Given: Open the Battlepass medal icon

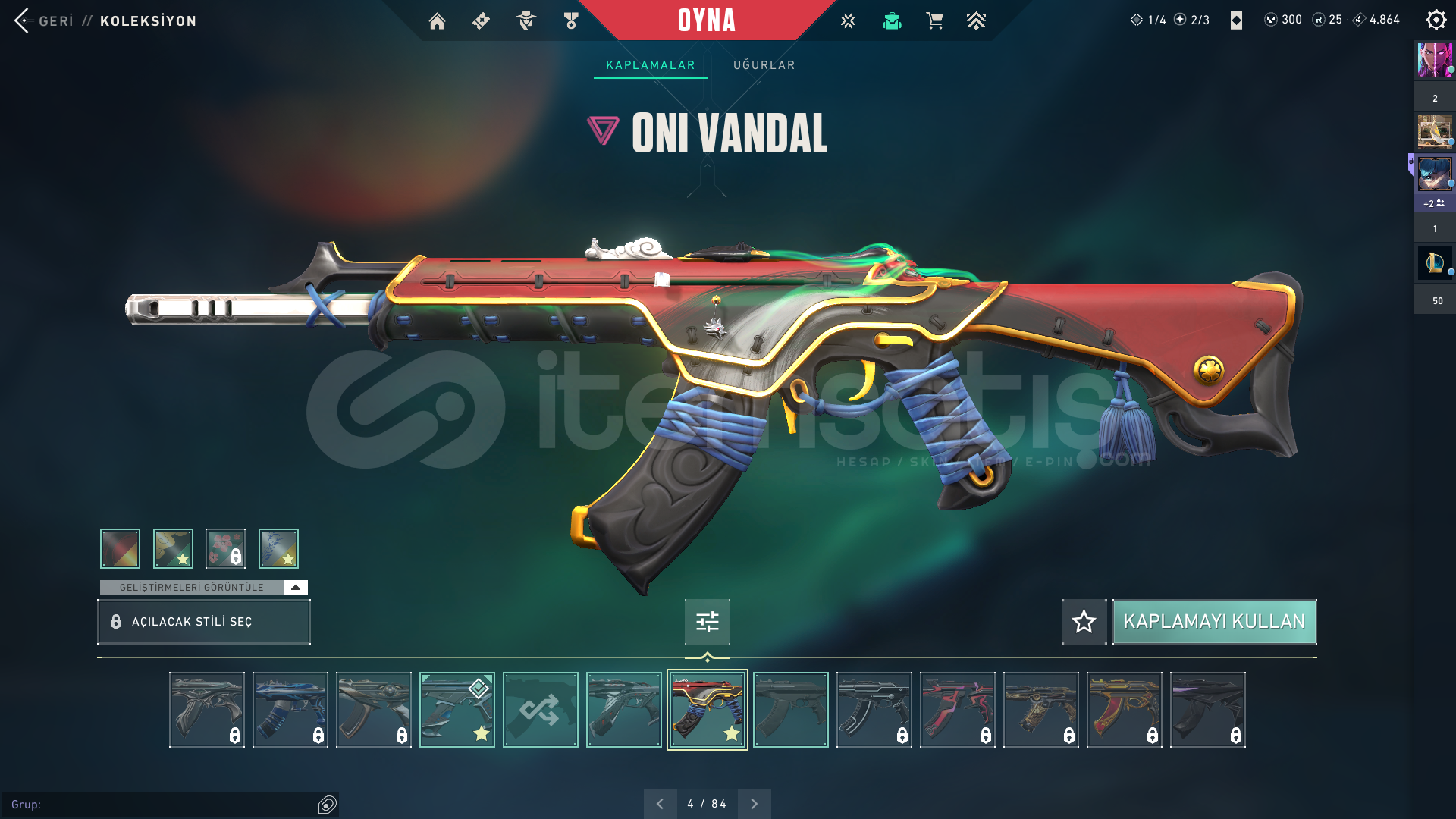Looking at the screenshot, I should 571,21.
